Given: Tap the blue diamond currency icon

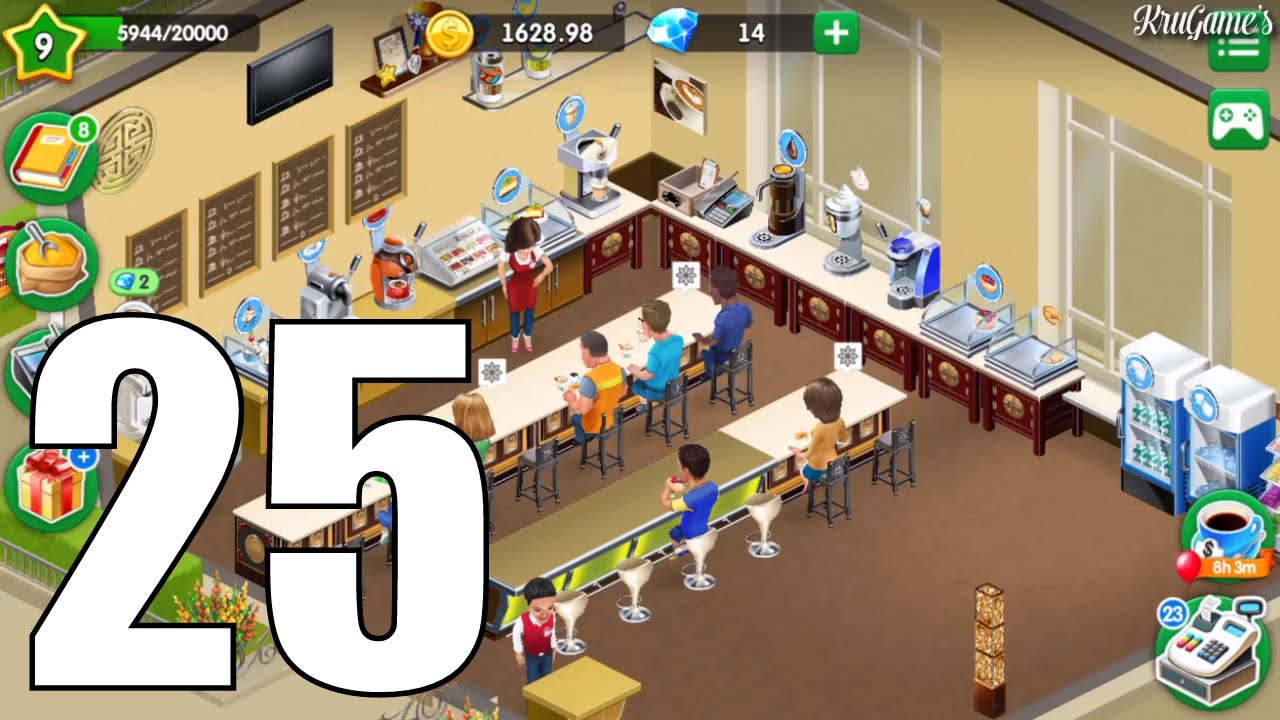Looking at the screenshot, I should 668,33.
